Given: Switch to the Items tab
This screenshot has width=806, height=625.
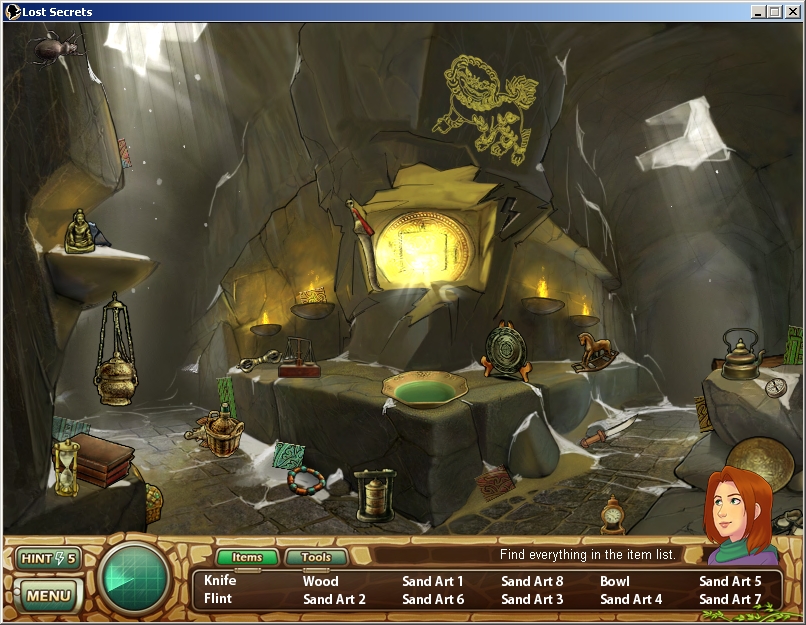Looking at the screenshot, I should [247, 558].
